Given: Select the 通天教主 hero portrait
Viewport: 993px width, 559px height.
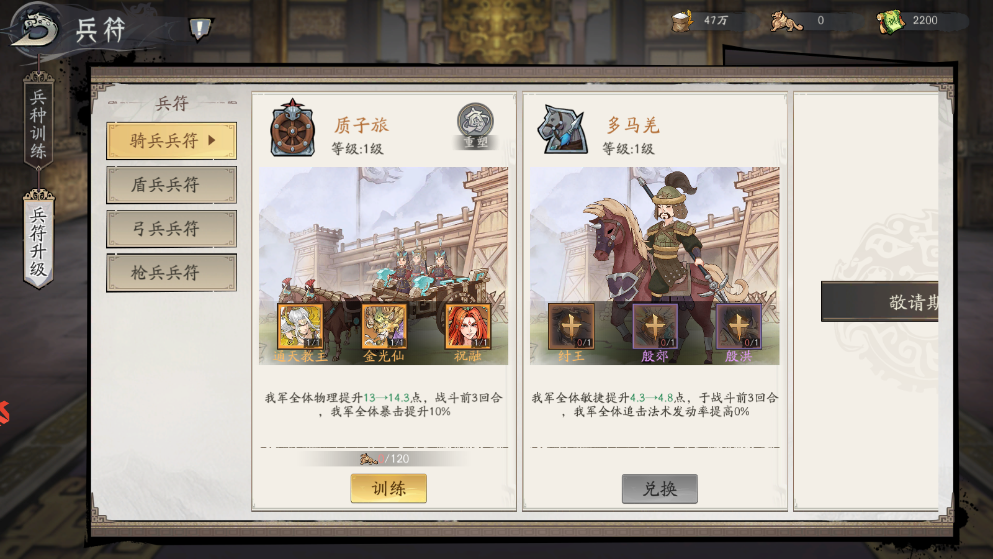Looking at the screenshot, I should click(x=300, y=327).
